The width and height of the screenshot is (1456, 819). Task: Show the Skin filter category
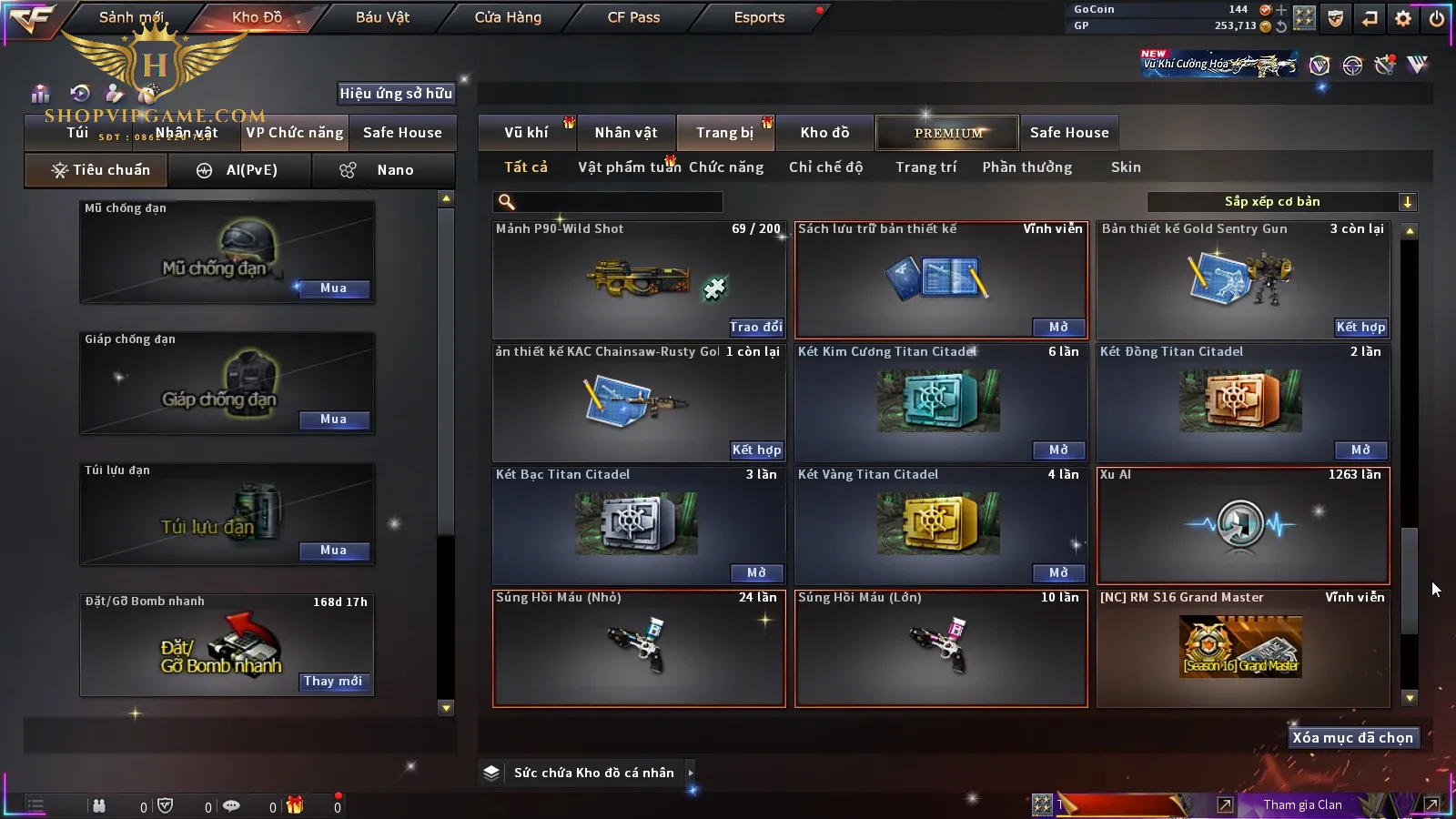[x=1126, y=167]
